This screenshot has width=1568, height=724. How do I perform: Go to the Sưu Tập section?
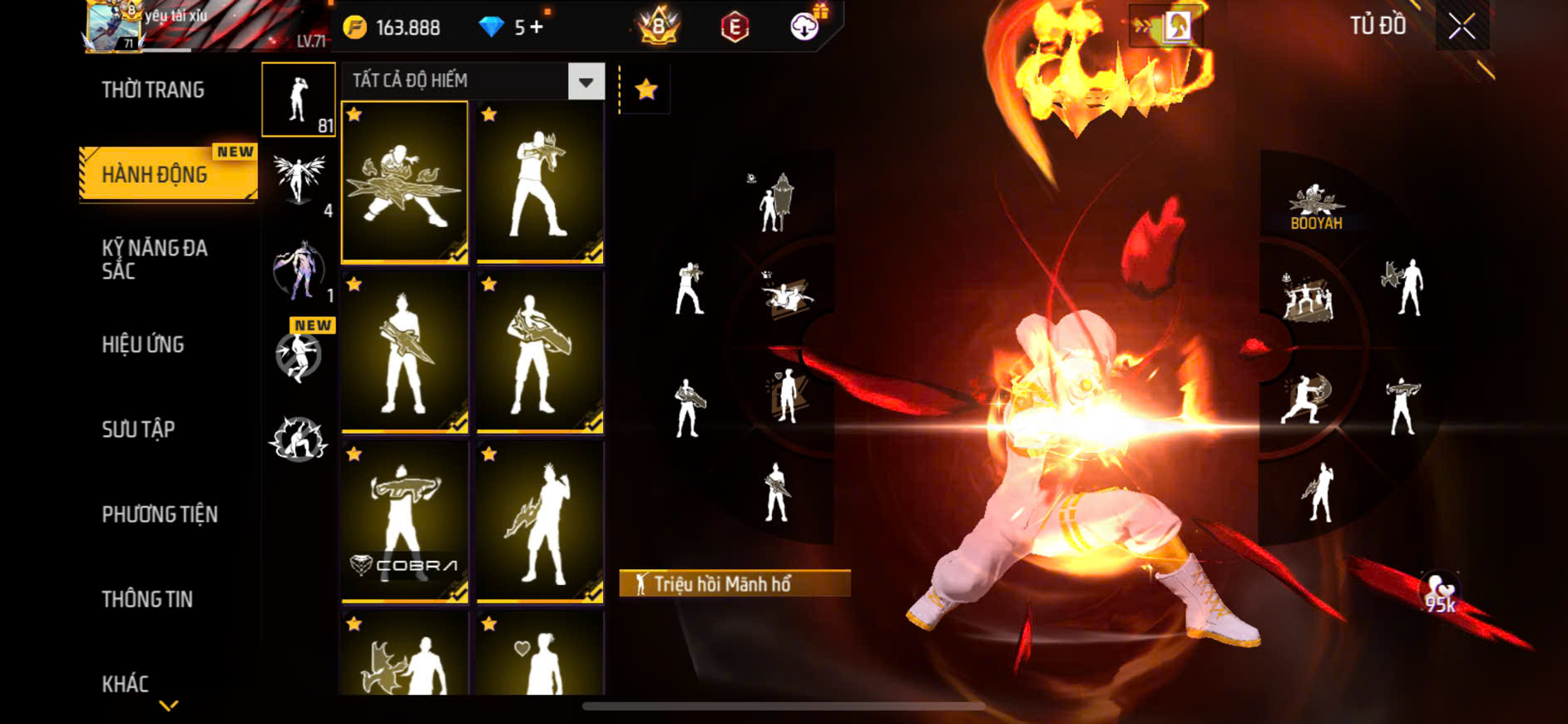tap(138, 429)
